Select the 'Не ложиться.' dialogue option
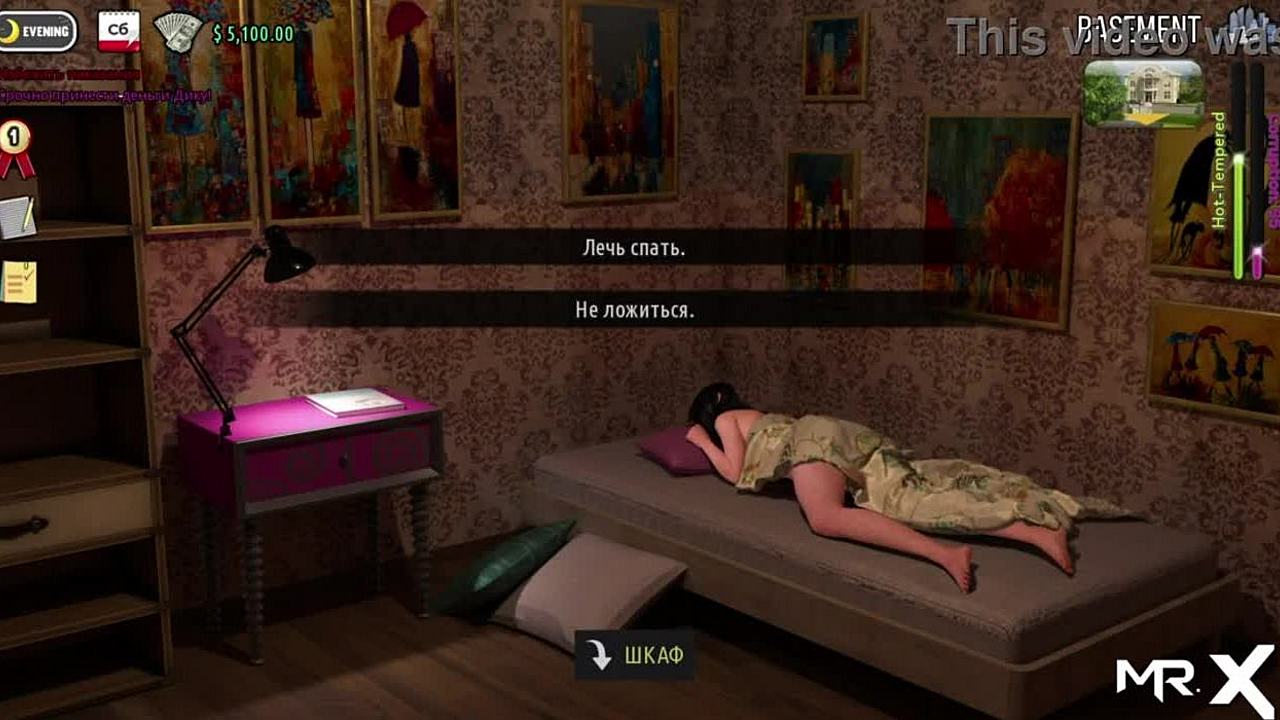1280x720 pixels. tap(634, 310)
